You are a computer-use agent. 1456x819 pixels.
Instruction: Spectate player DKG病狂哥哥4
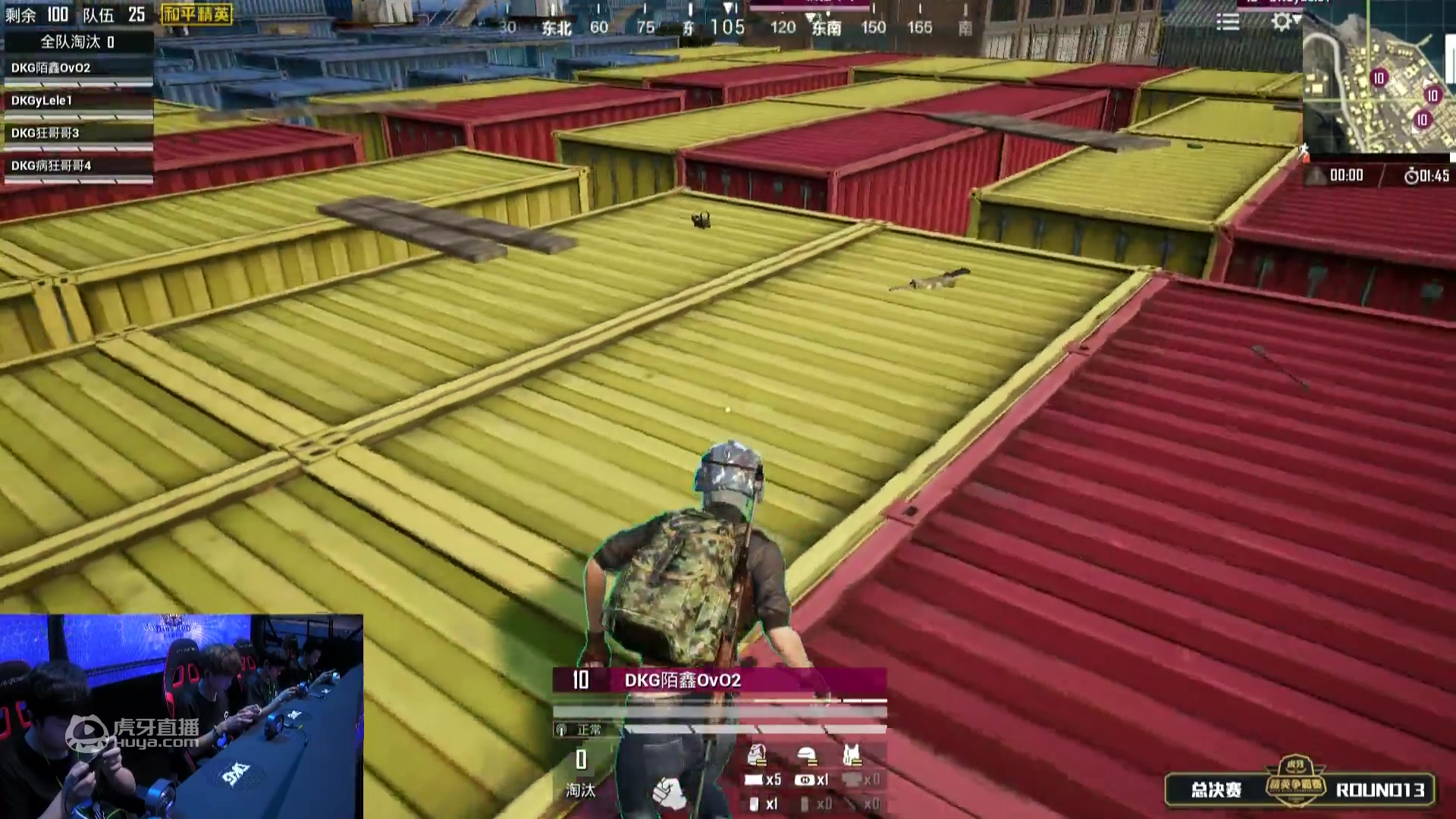click(x=51, y=166)
